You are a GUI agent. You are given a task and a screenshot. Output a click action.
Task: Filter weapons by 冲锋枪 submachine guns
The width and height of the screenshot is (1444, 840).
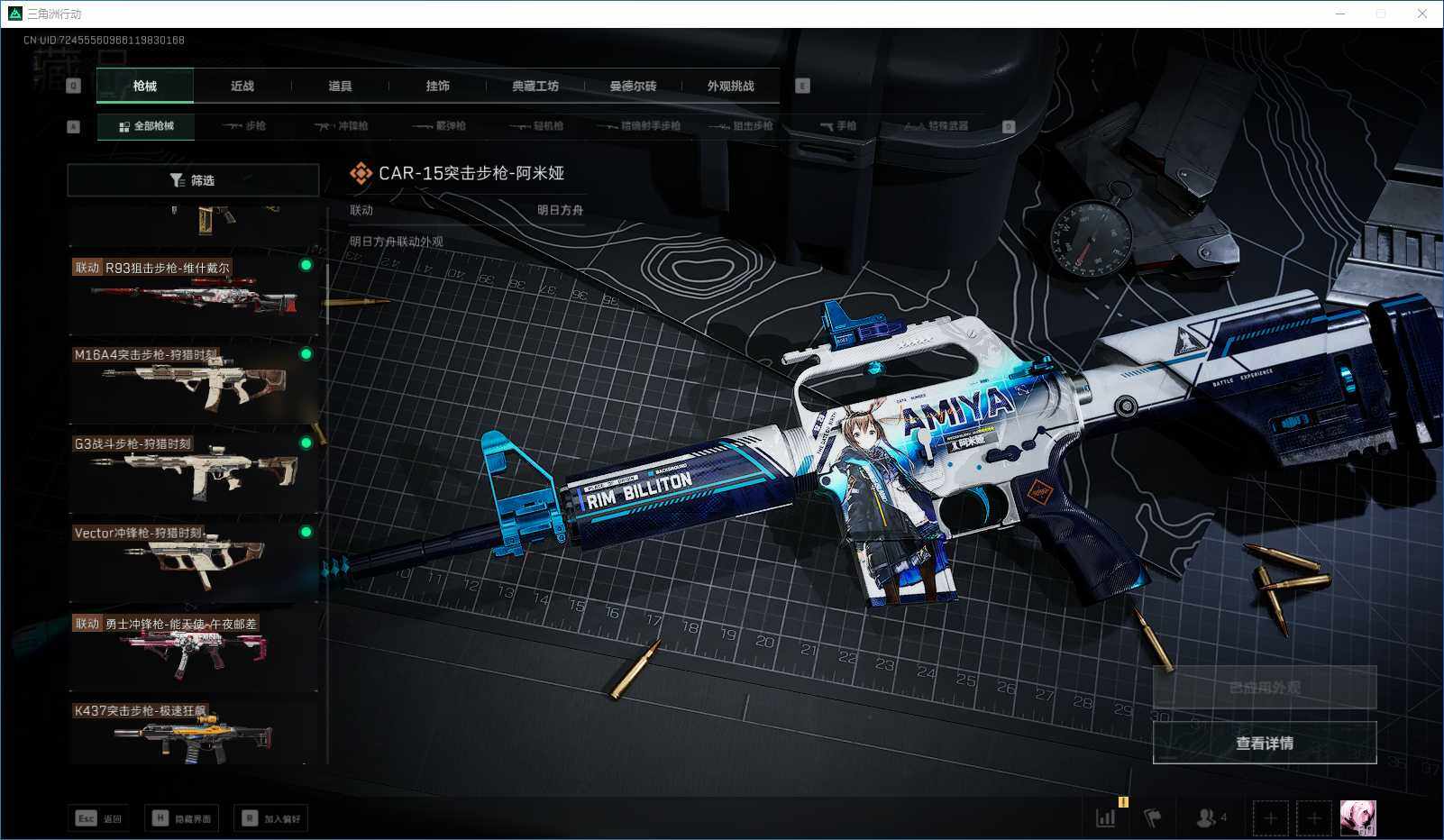342,126
